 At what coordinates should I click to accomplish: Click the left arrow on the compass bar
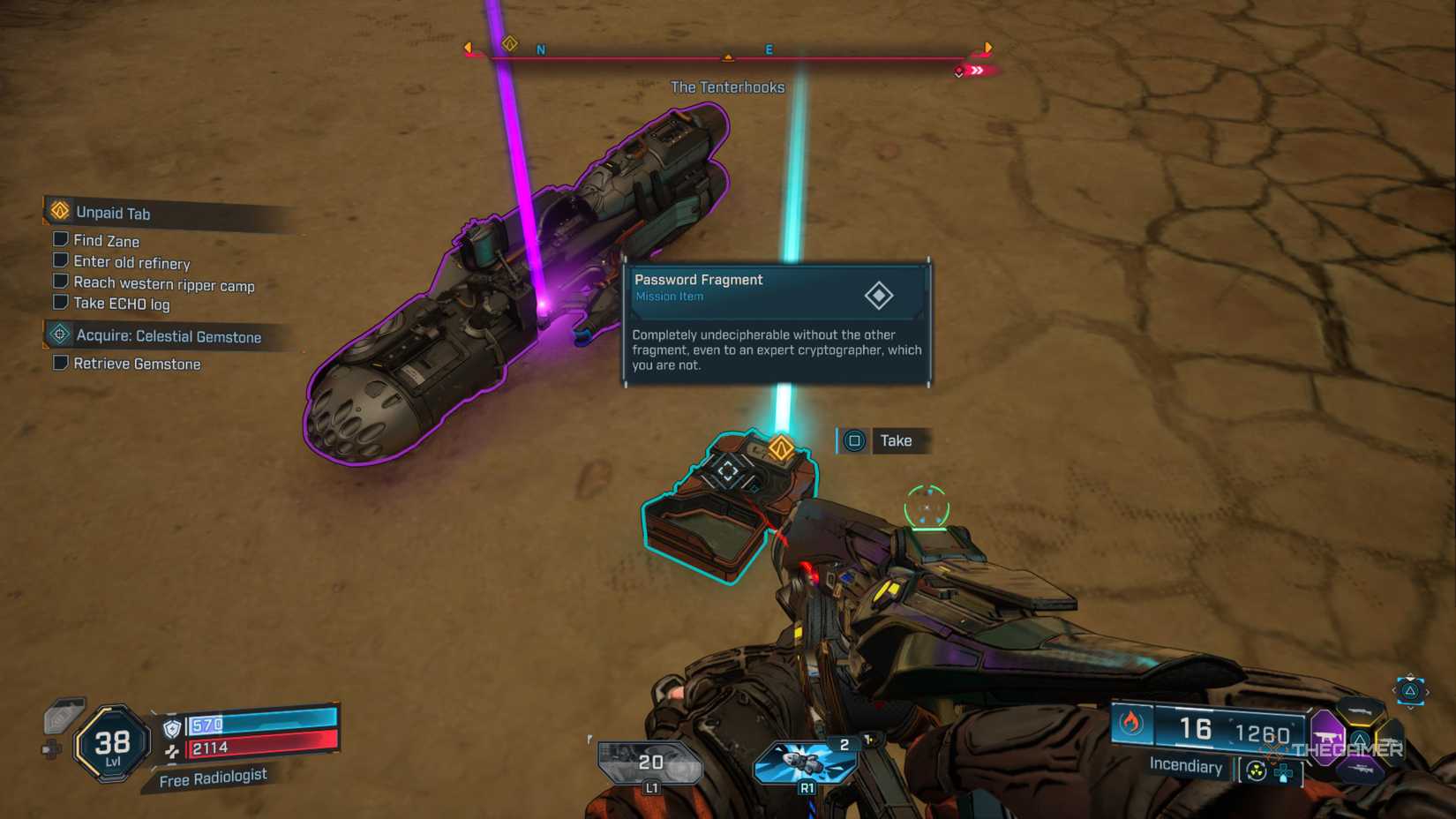468,48
